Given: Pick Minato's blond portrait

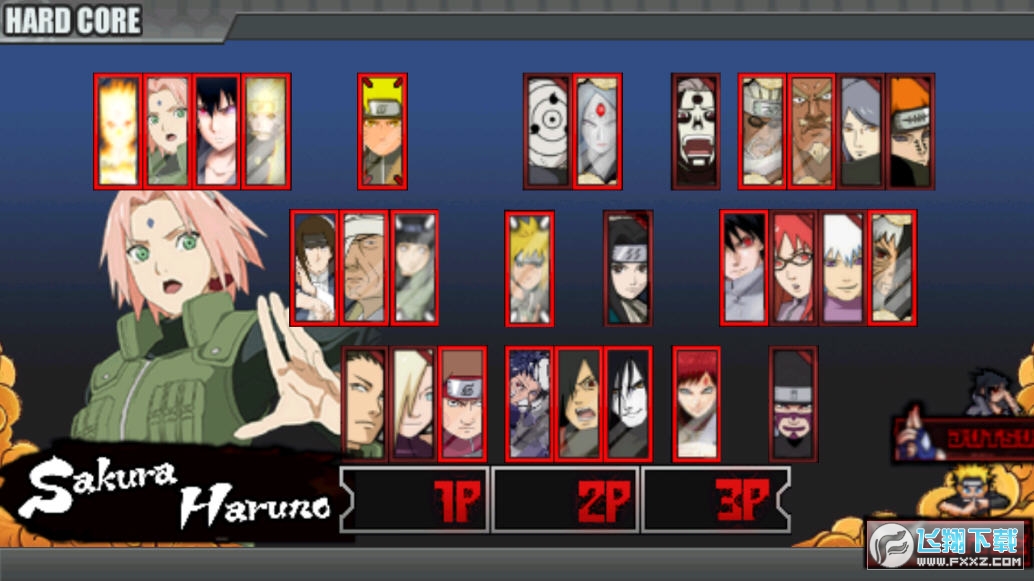Looking at the screenshot, I should tap(529, 268).
